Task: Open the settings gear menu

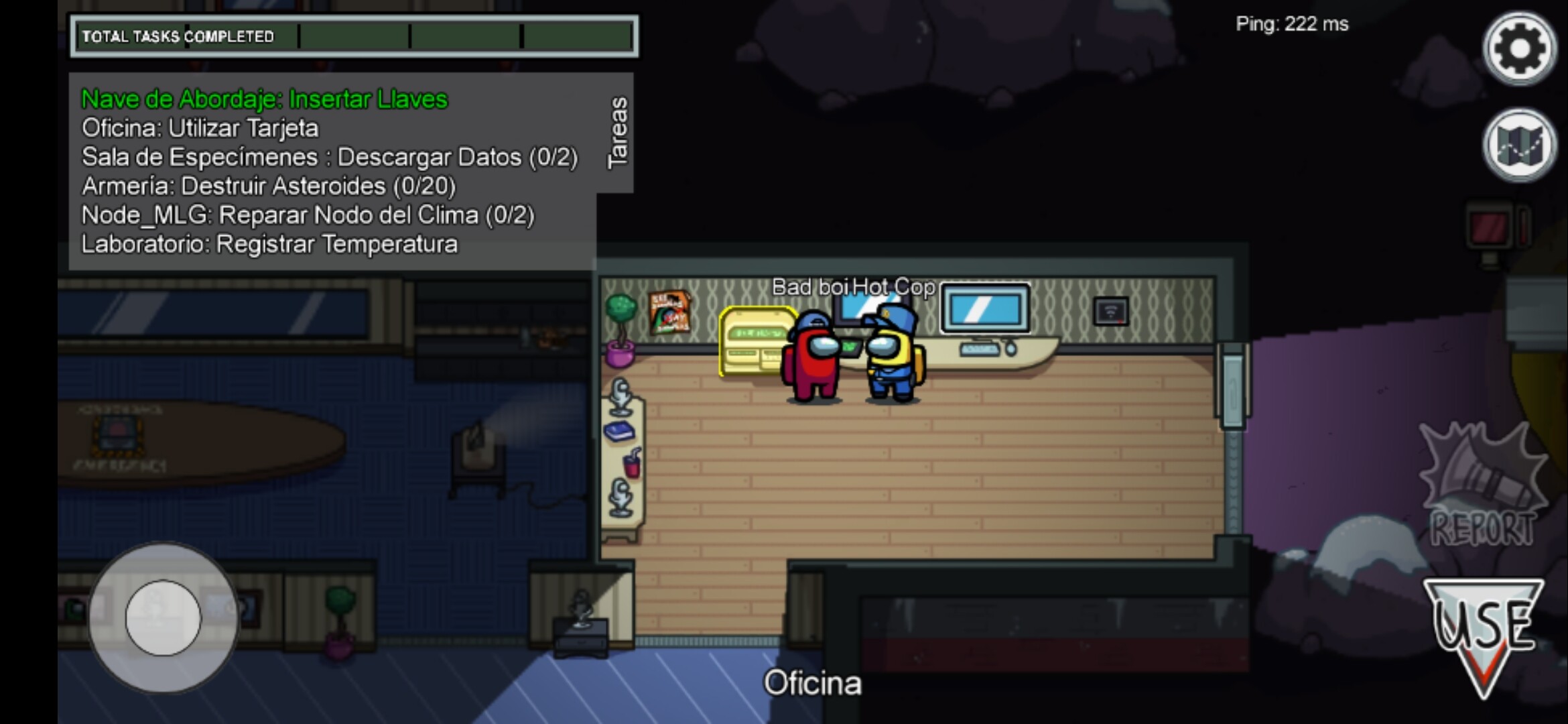Action: coord(1519,48)
